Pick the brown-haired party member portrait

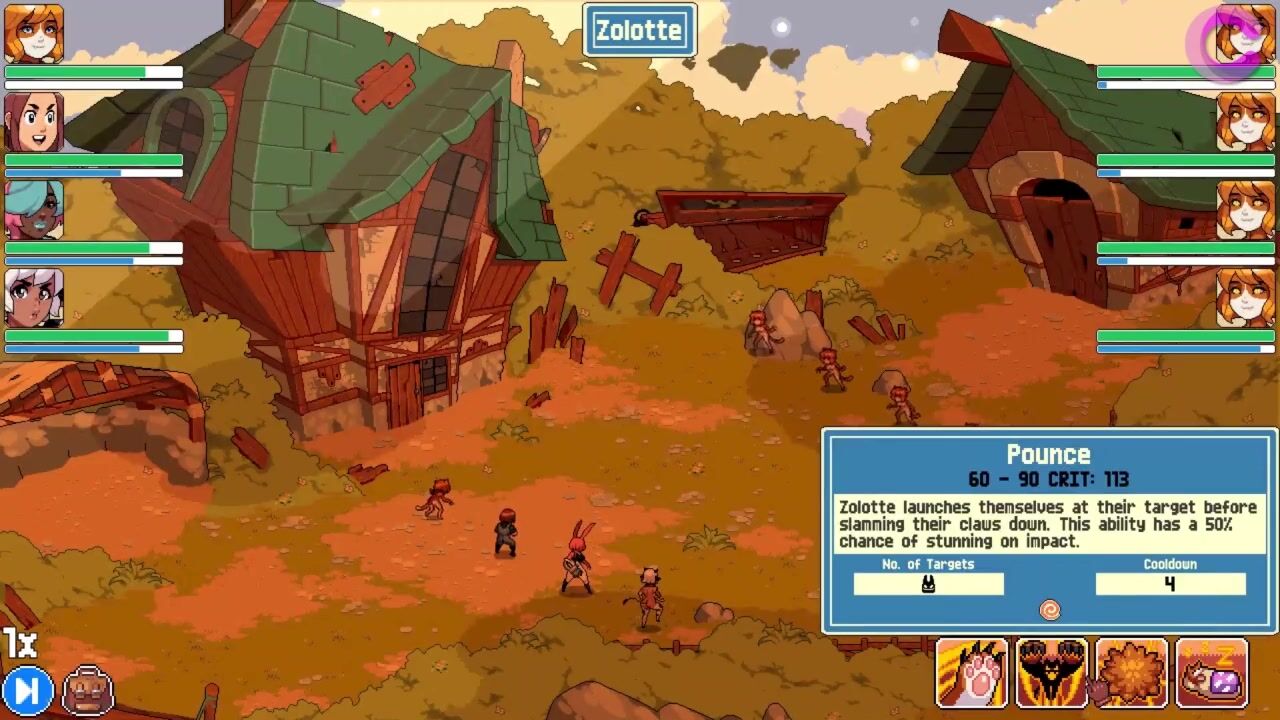(34, 122)
